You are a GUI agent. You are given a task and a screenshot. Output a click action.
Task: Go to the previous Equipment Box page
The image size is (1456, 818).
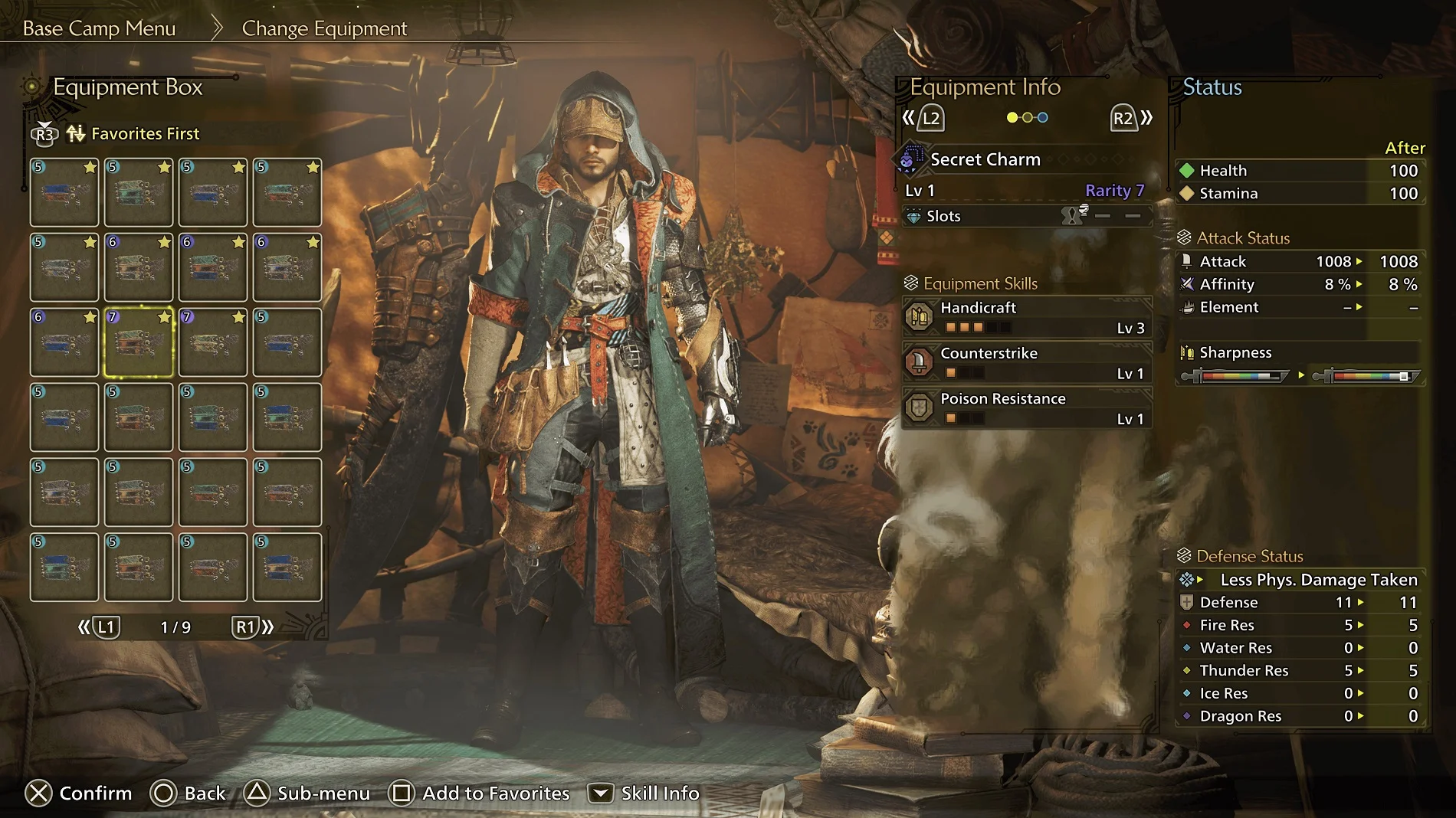99,627
